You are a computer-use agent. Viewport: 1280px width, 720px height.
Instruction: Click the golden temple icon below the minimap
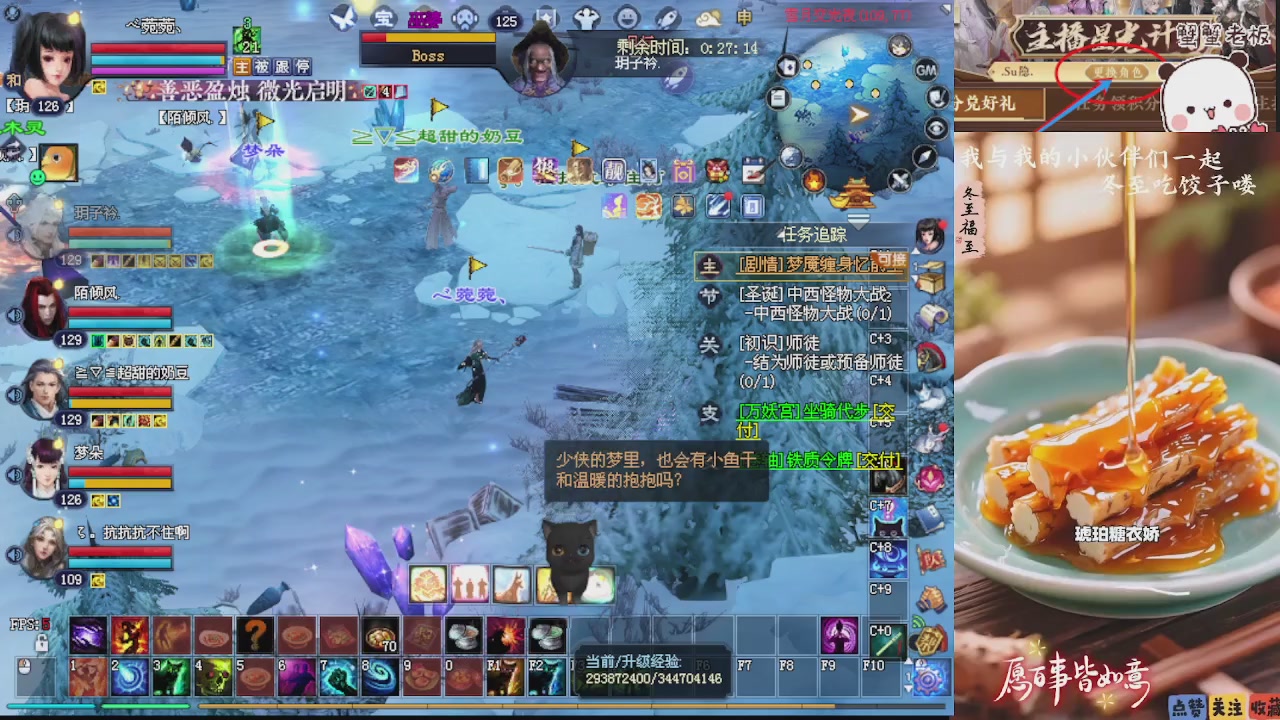click(x=855, y=194)
